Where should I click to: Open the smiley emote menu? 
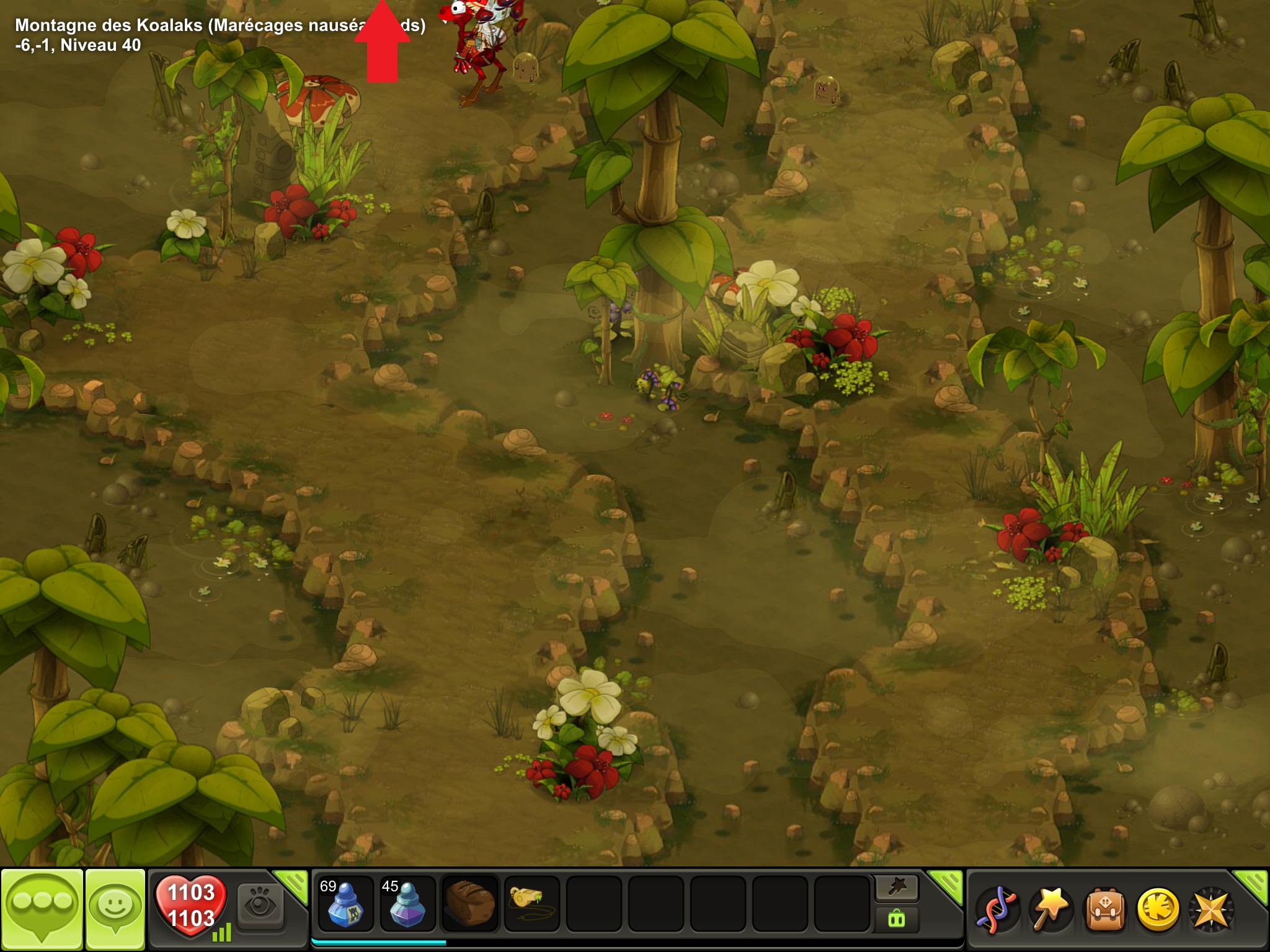click(115, 907)
